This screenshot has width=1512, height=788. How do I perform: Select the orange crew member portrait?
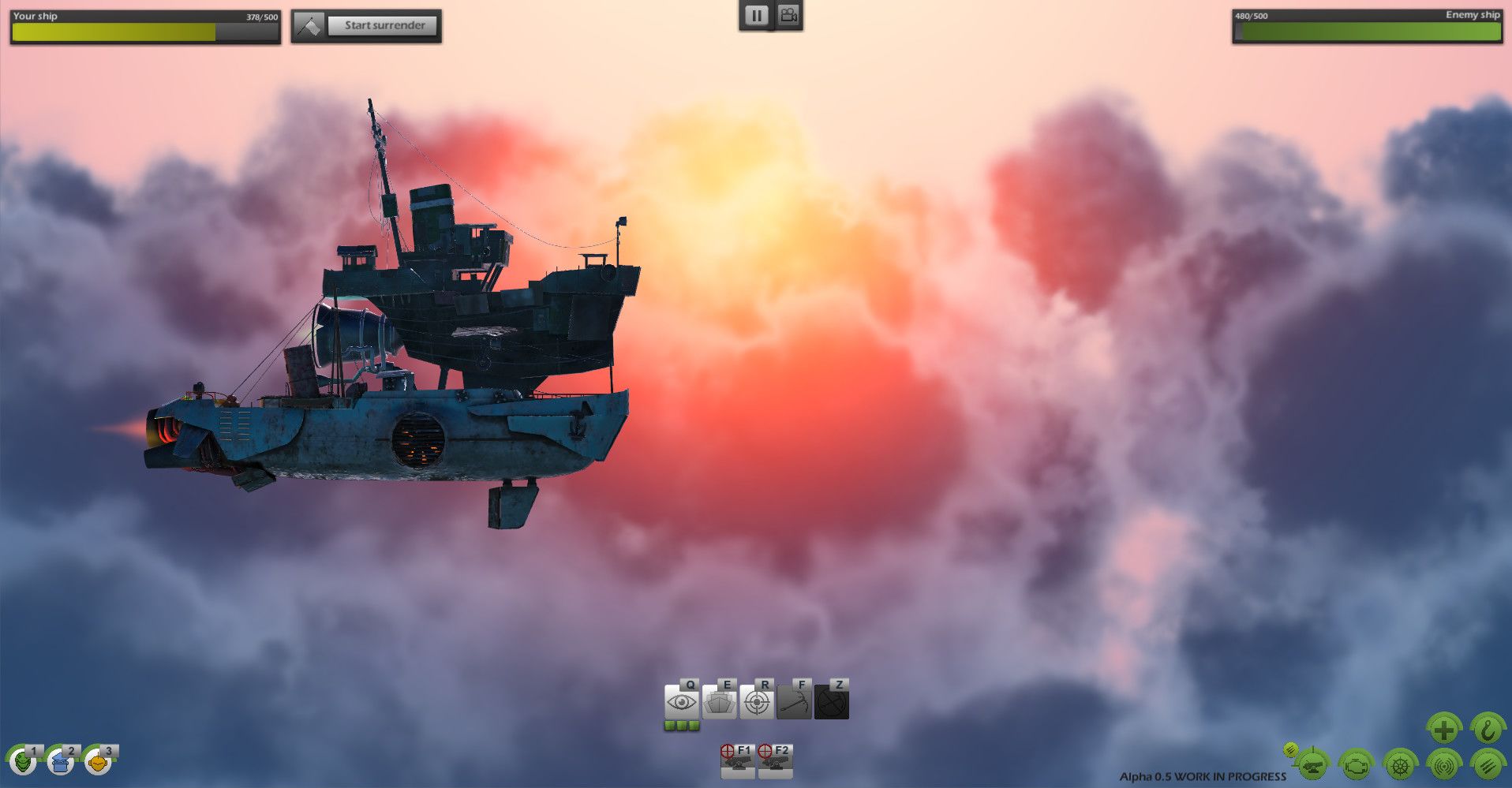coord(98,763)
